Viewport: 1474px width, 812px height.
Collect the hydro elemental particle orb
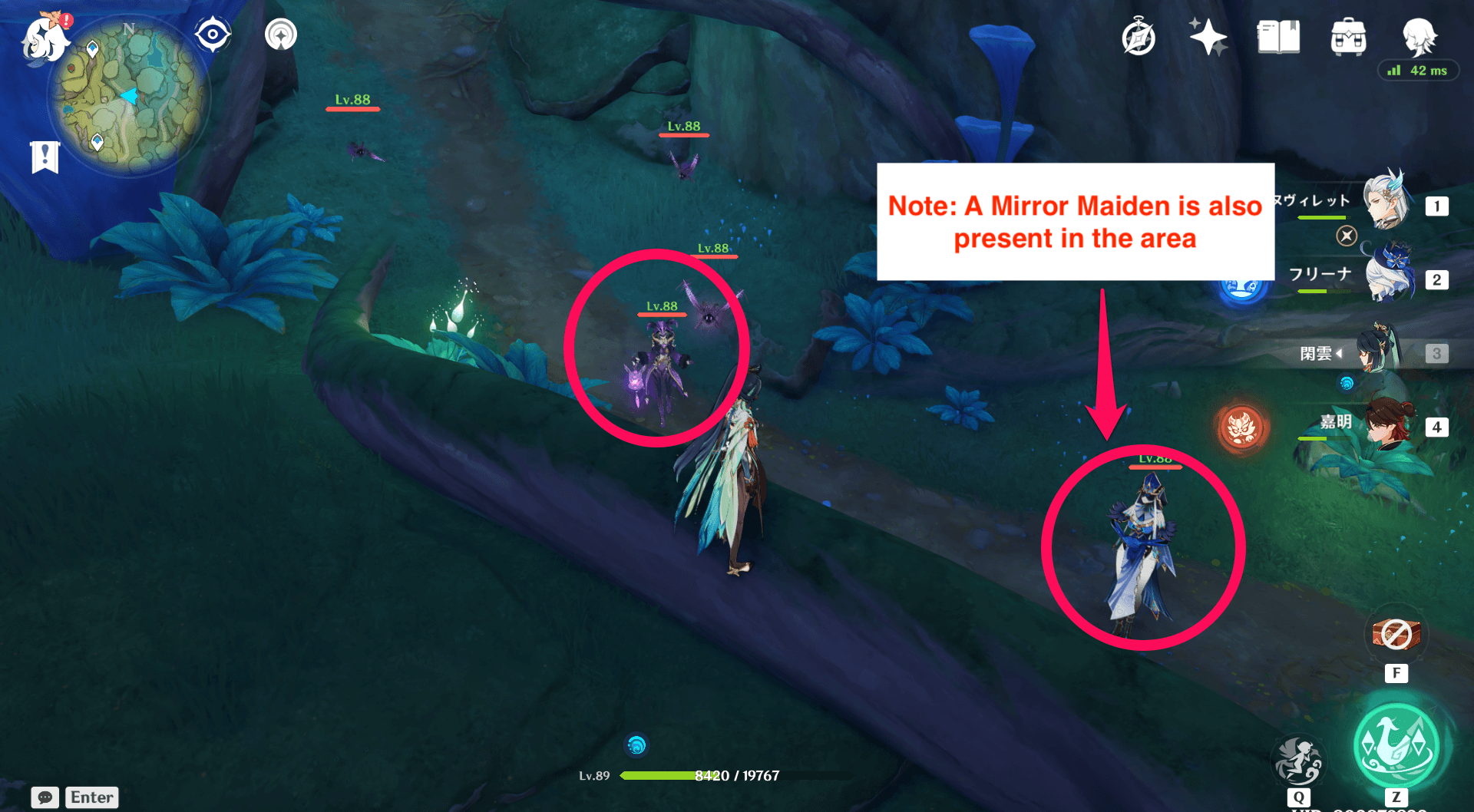(636, 745)
